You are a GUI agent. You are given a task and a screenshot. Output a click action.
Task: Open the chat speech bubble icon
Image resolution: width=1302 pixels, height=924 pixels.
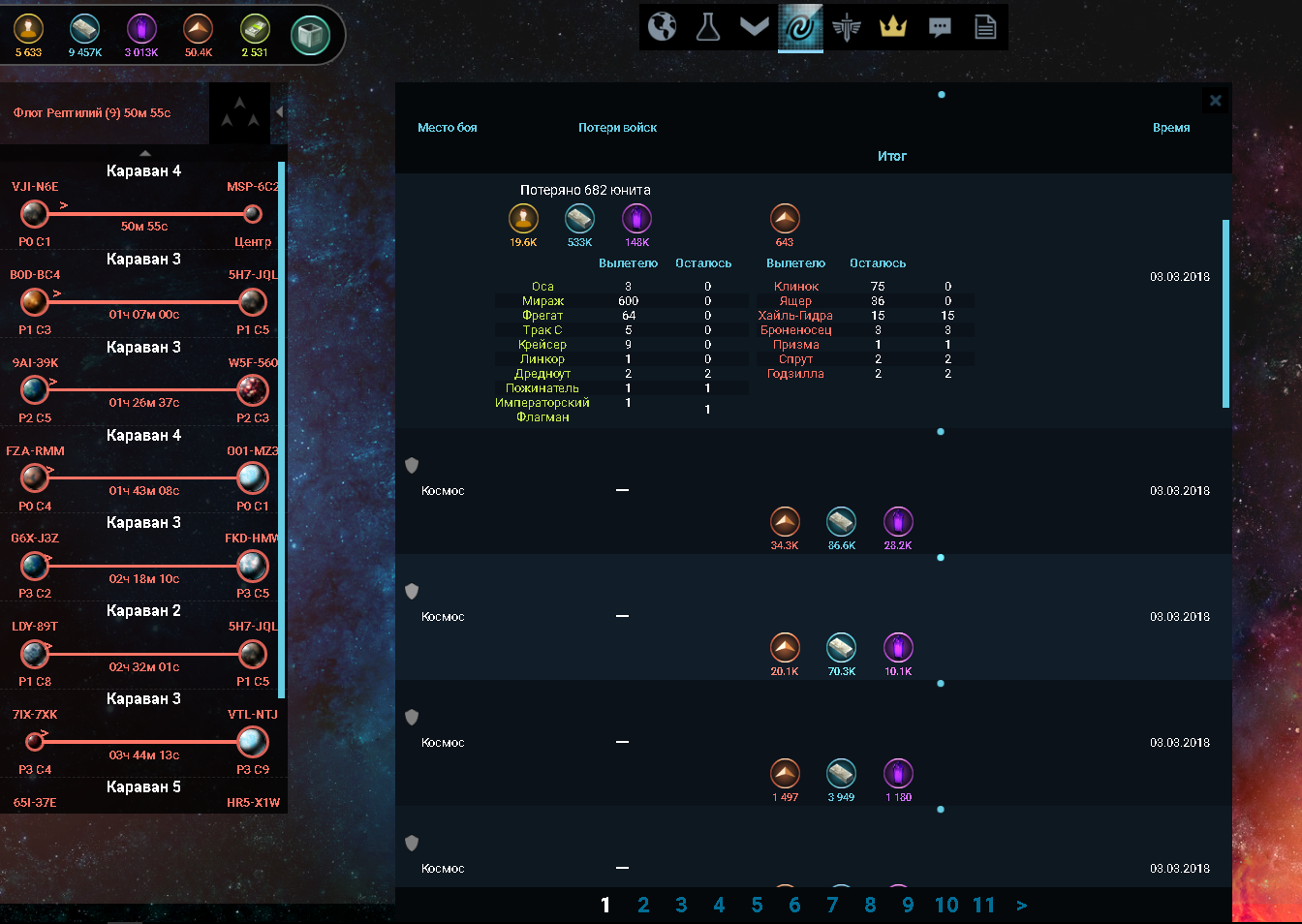click(939, 27)
